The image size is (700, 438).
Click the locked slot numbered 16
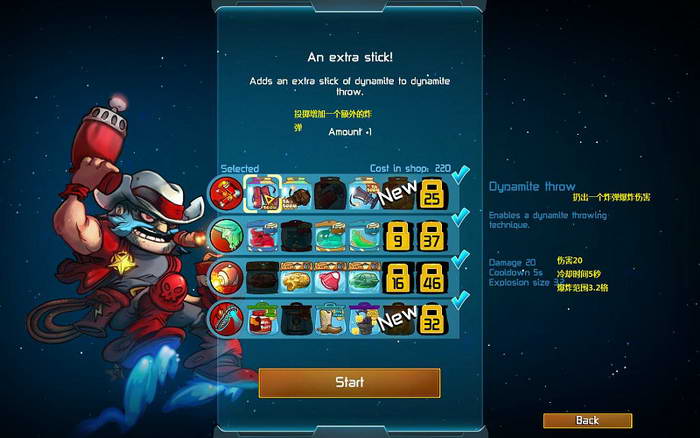point(398,278)
